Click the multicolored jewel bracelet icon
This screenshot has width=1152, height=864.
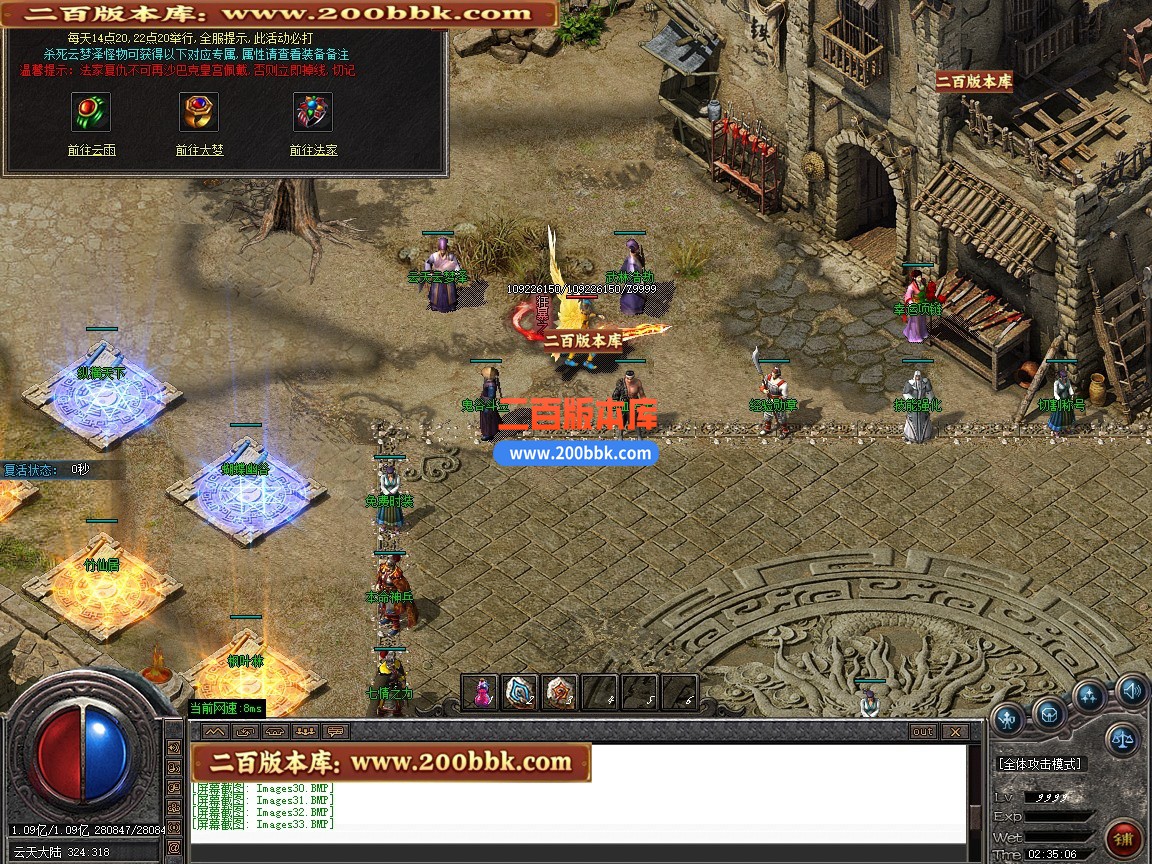[313, 112]
